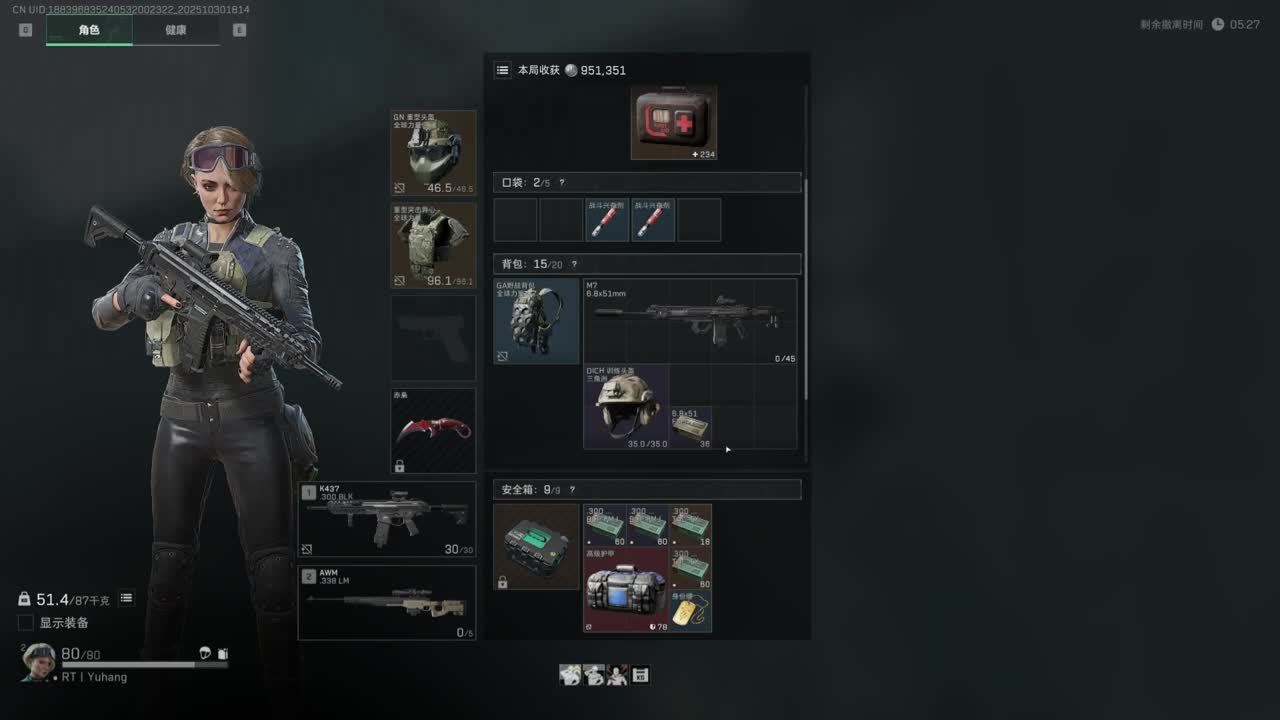
Task: Click the RT | Yuhang teammate portrait
Action: [x=39, y=661]
